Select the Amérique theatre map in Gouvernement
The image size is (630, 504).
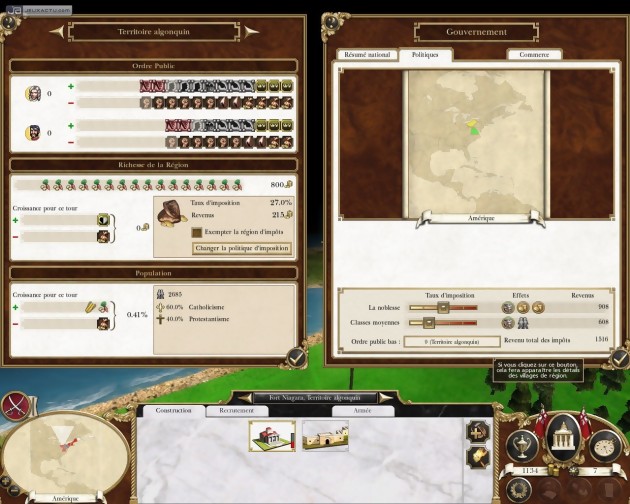click(474, 140)
